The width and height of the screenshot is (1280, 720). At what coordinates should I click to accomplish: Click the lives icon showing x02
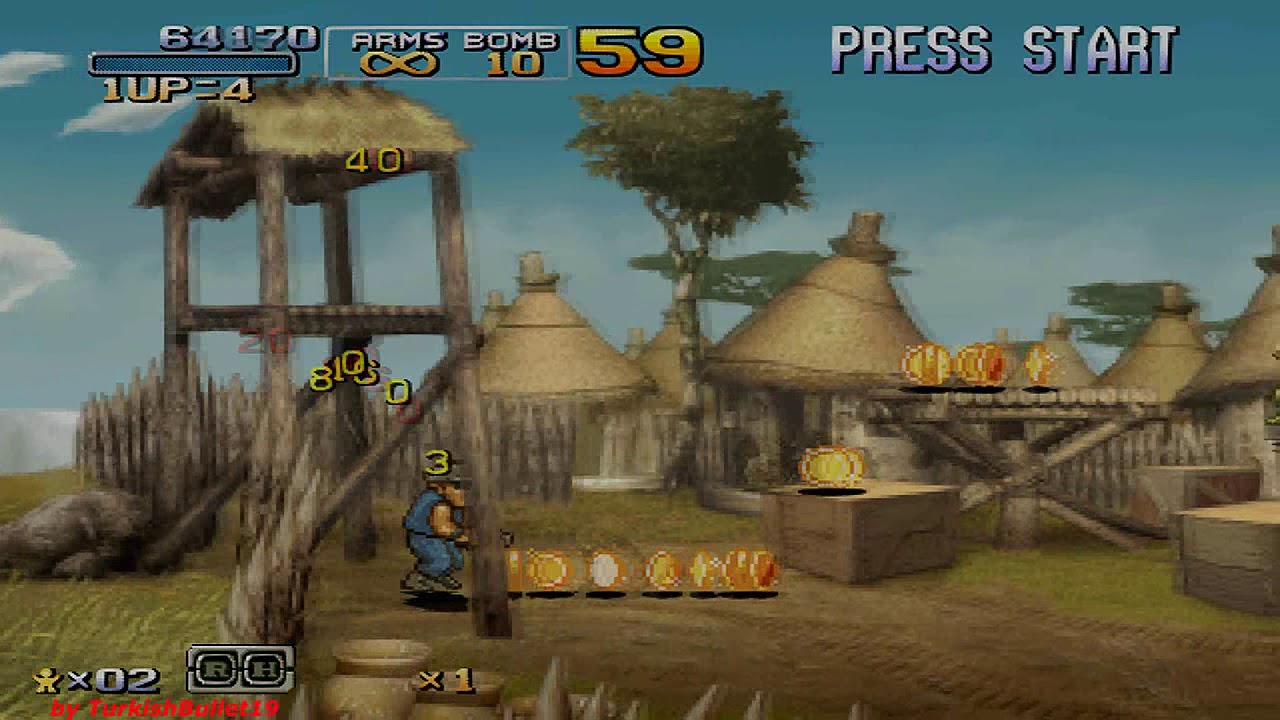tap(100, 678)
